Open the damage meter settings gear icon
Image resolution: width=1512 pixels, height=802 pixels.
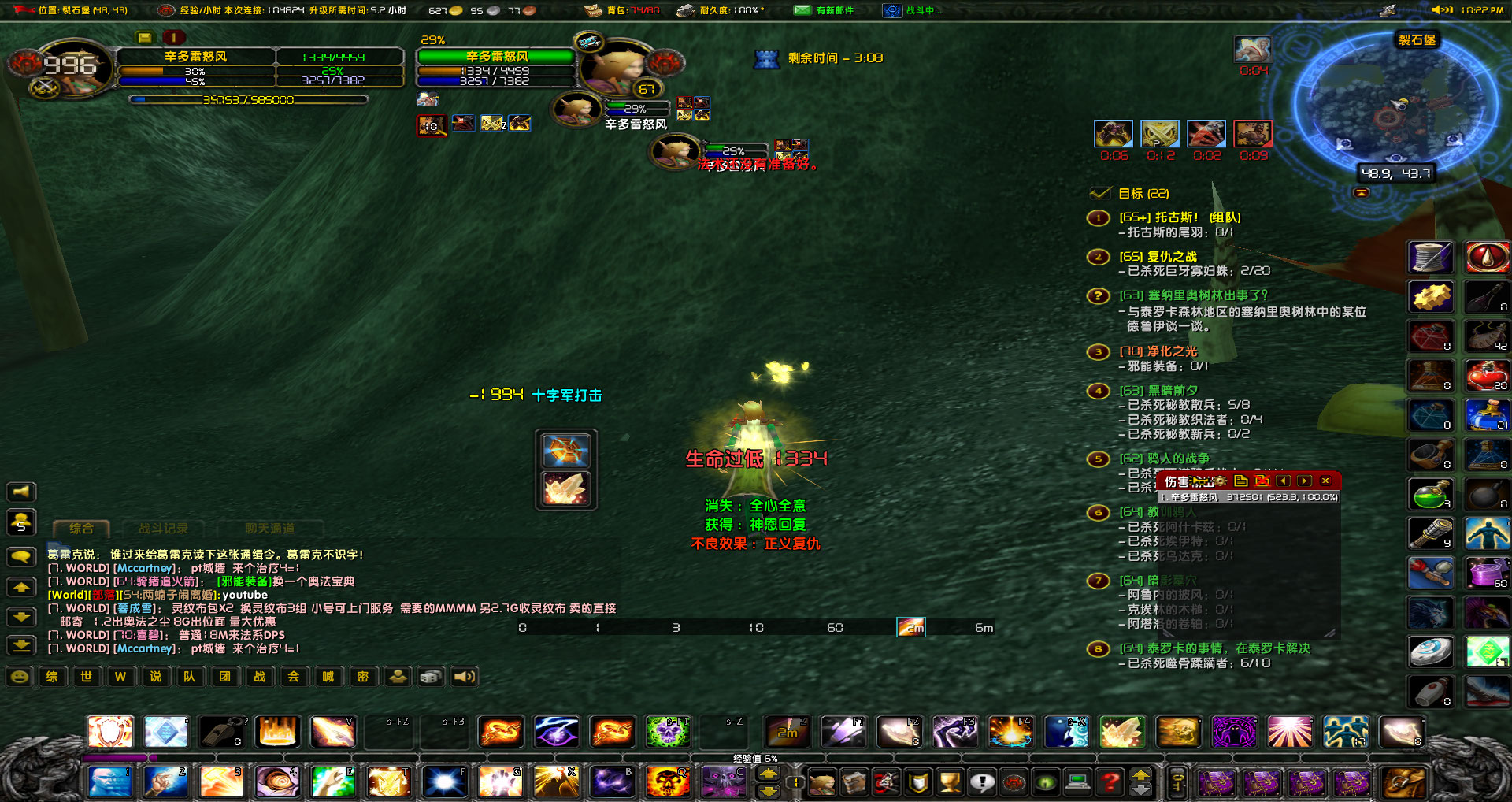pos(1220,481)
